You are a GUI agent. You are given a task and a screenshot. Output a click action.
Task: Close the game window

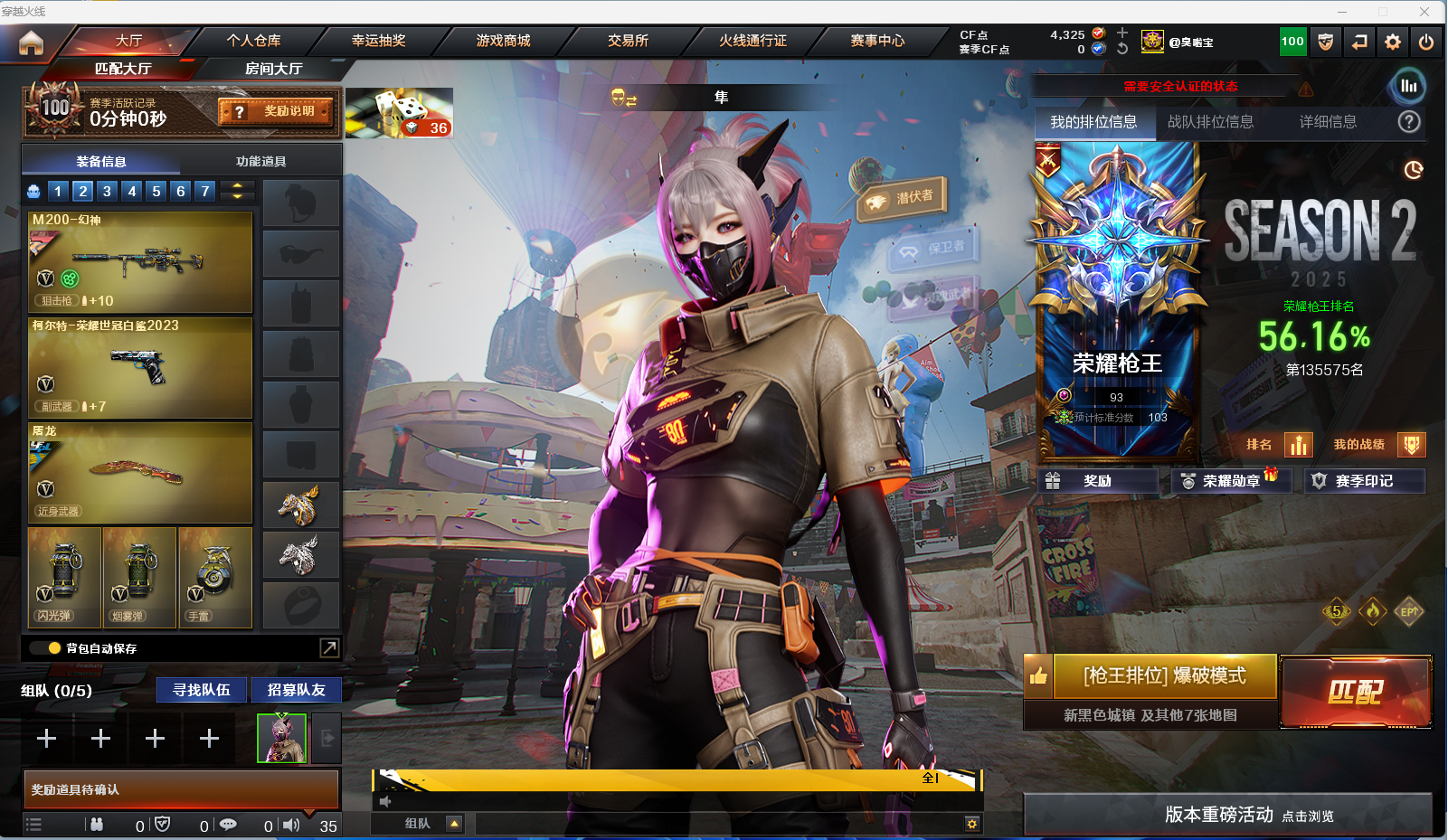click(1424, 12)
